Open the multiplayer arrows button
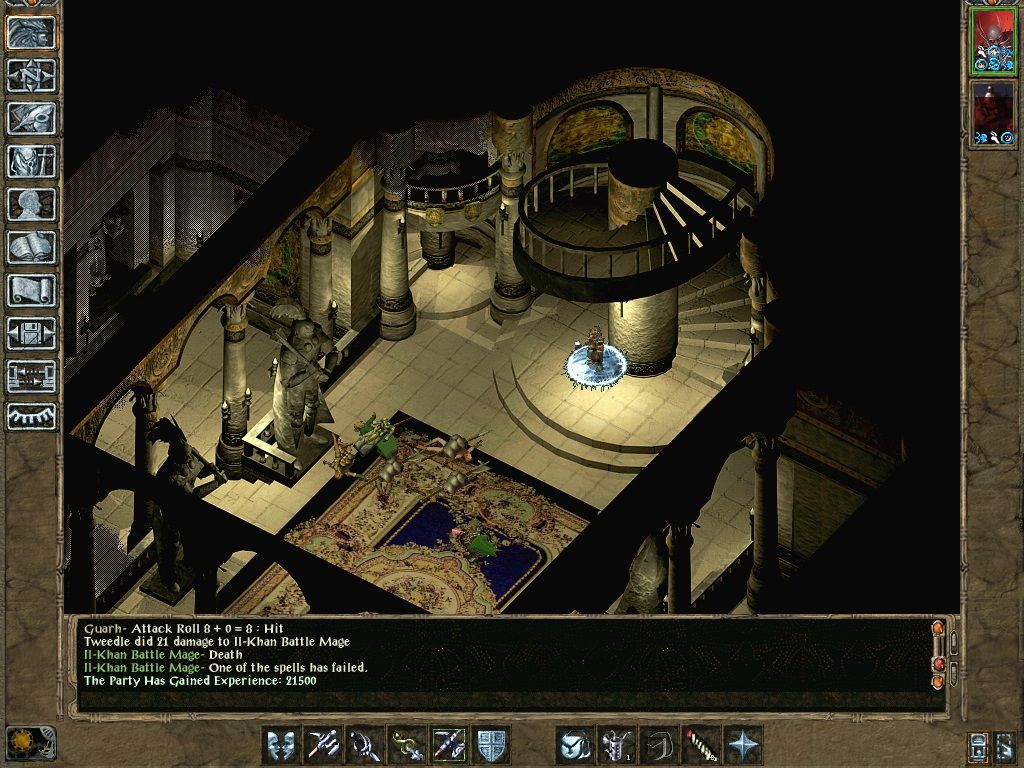The height and width of the screenshot is (768, 1024). 32,376
